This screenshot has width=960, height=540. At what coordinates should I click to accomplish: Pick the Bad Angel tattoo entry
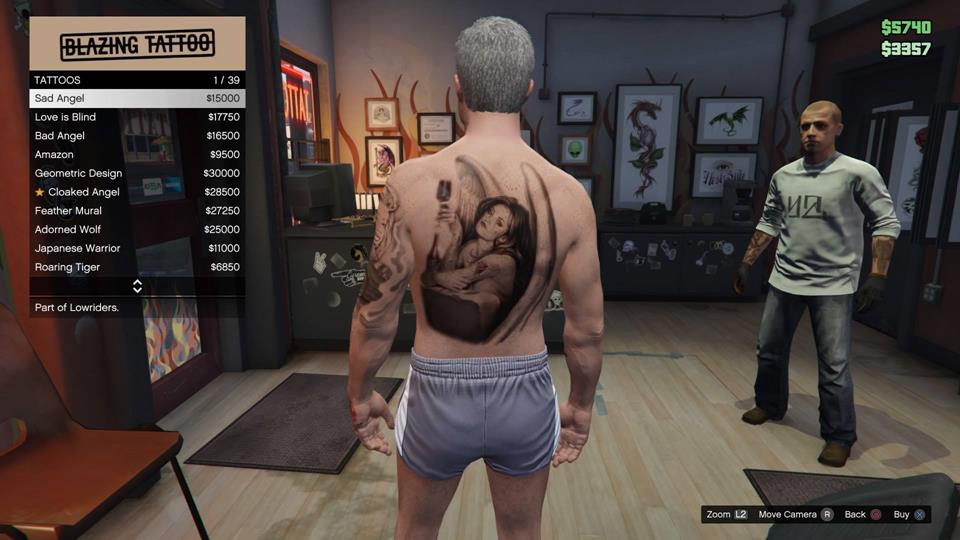click(x=137, y=136)
